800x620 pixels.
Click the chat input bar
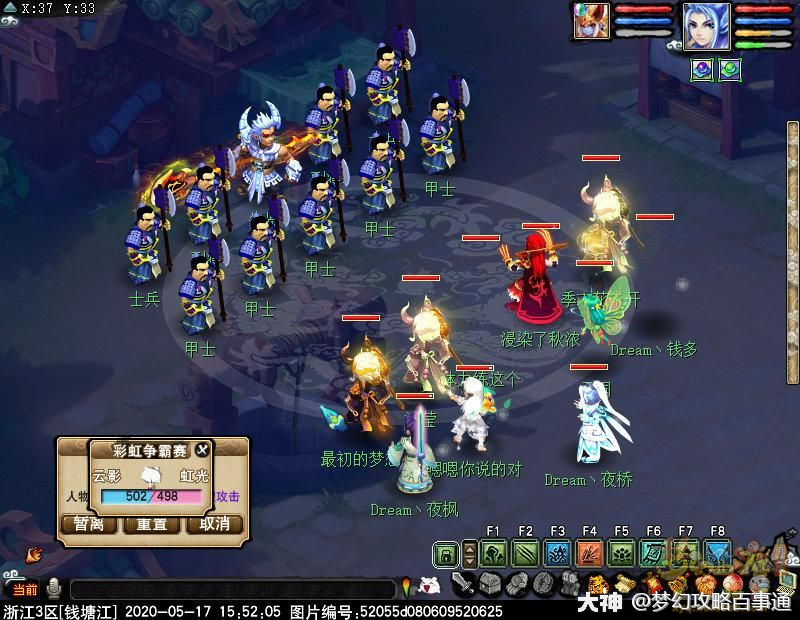coord(230,590)
